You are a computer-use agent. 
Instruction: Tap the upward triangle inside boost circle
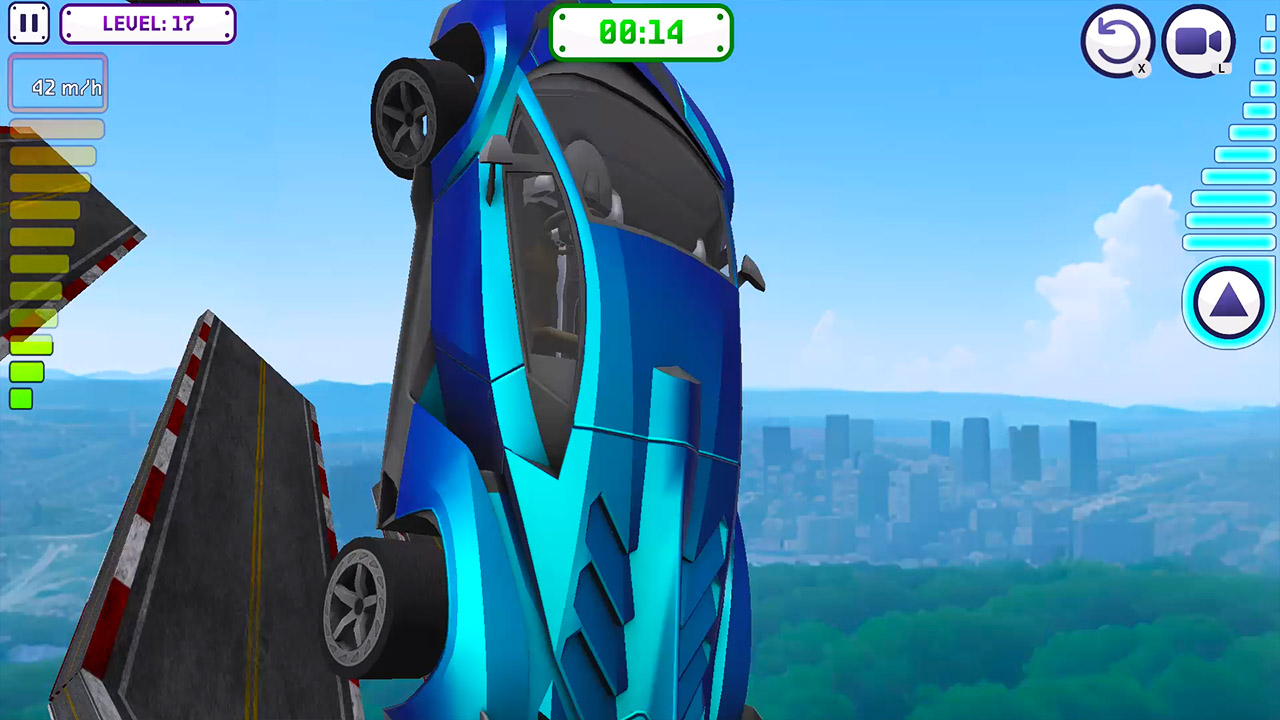pyautogui.click(x=1228, y=302)
